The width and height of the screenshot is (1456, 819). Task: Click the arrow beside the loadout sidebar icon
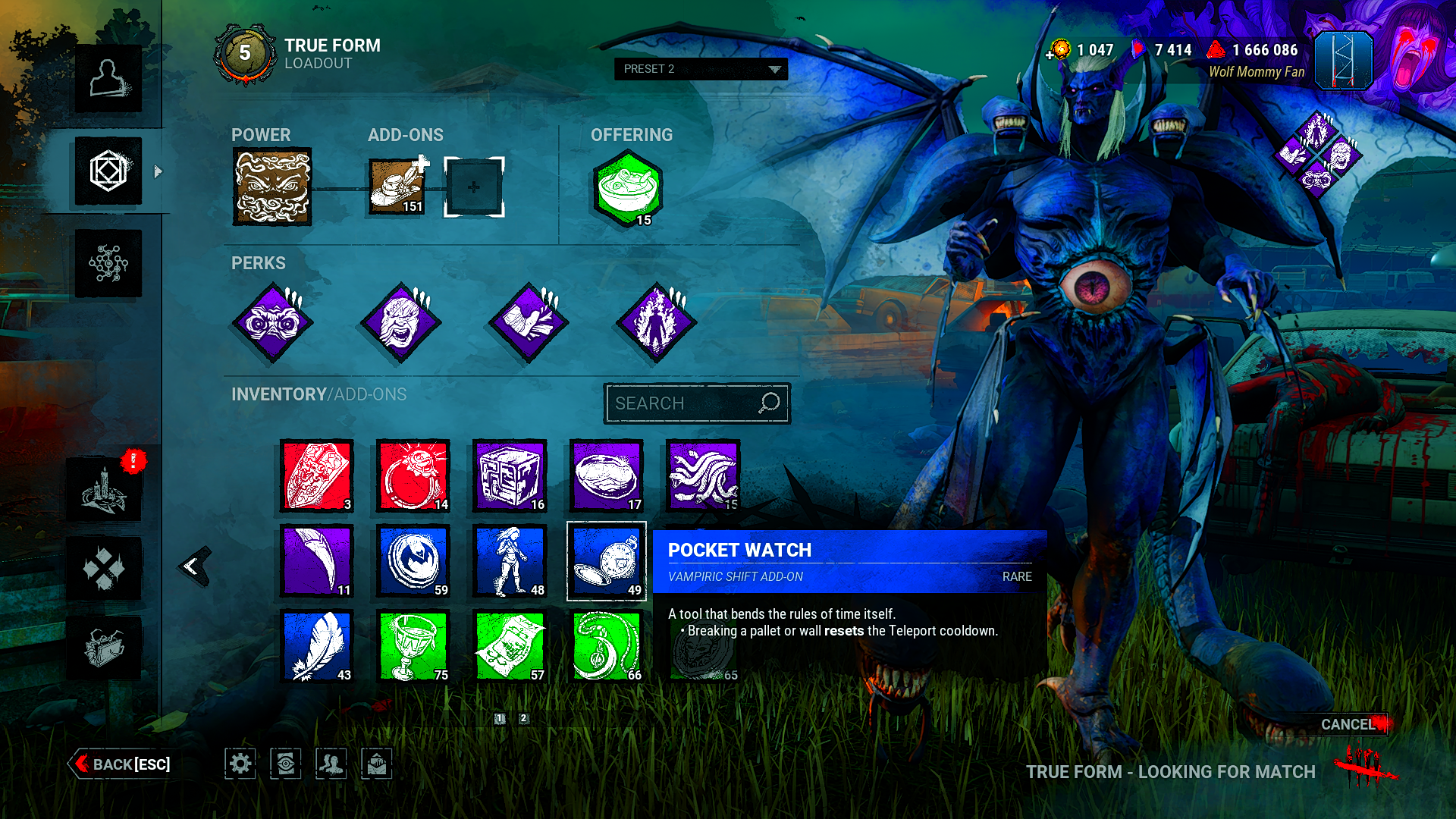tap(157, 171)
